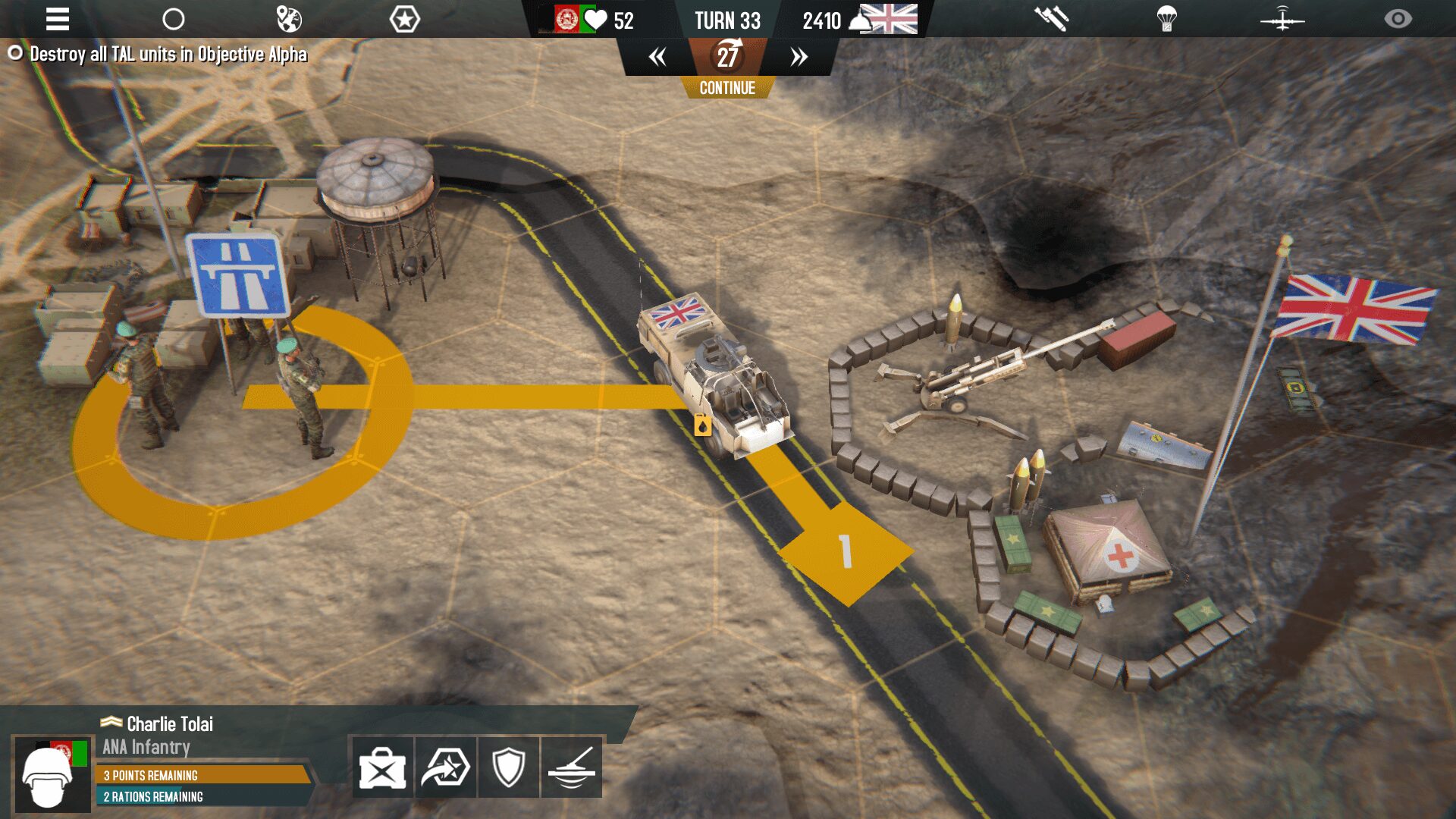This screenshot has height=819, width=1456.
Task: Use the mine detector sweep action
Action: 571,767
